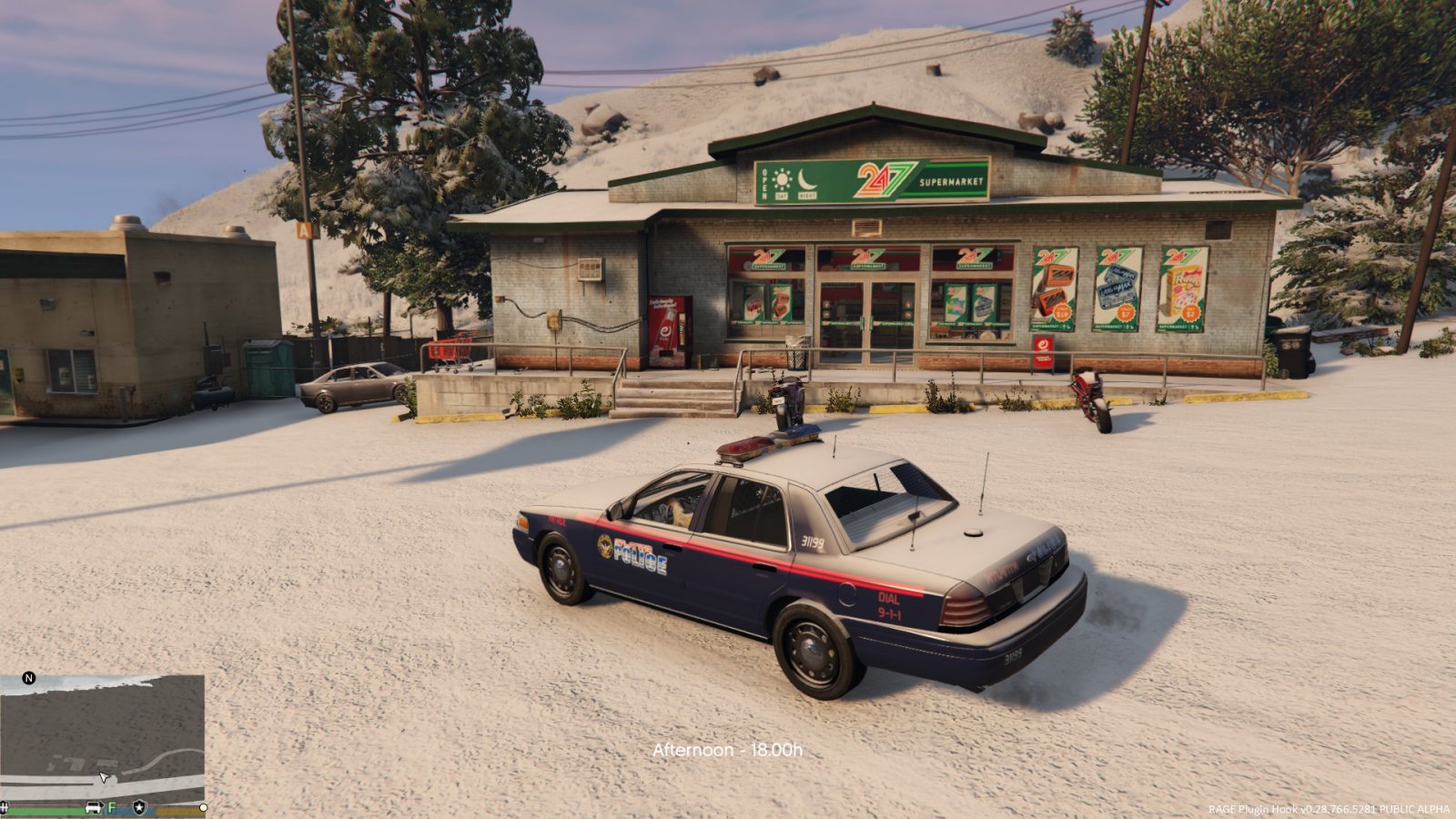Click the north compass marker on minimap
The height and width of the screenshot is (819, 1456).
(x=28, y=678)
